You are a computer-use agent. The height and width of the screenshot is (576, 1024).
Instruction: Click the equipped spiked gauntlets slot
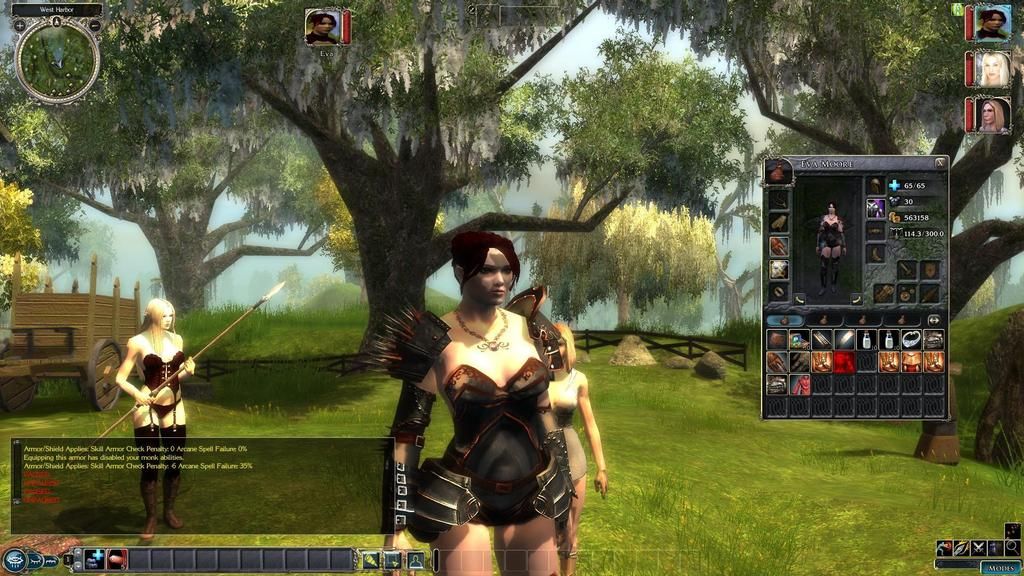tap(778, 246)
